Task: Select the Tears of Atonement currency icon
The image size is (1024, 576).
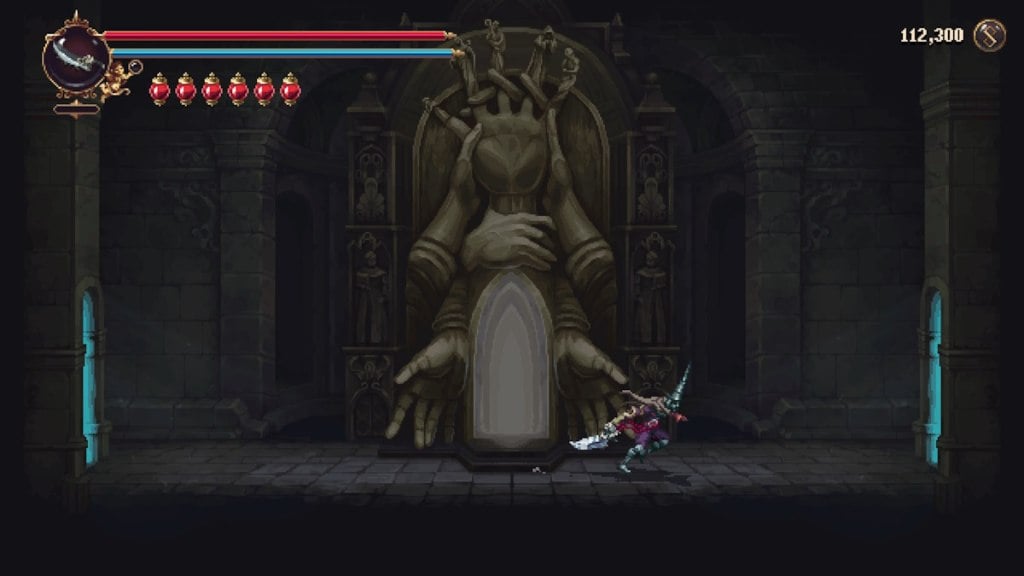Action: [990, 35]
